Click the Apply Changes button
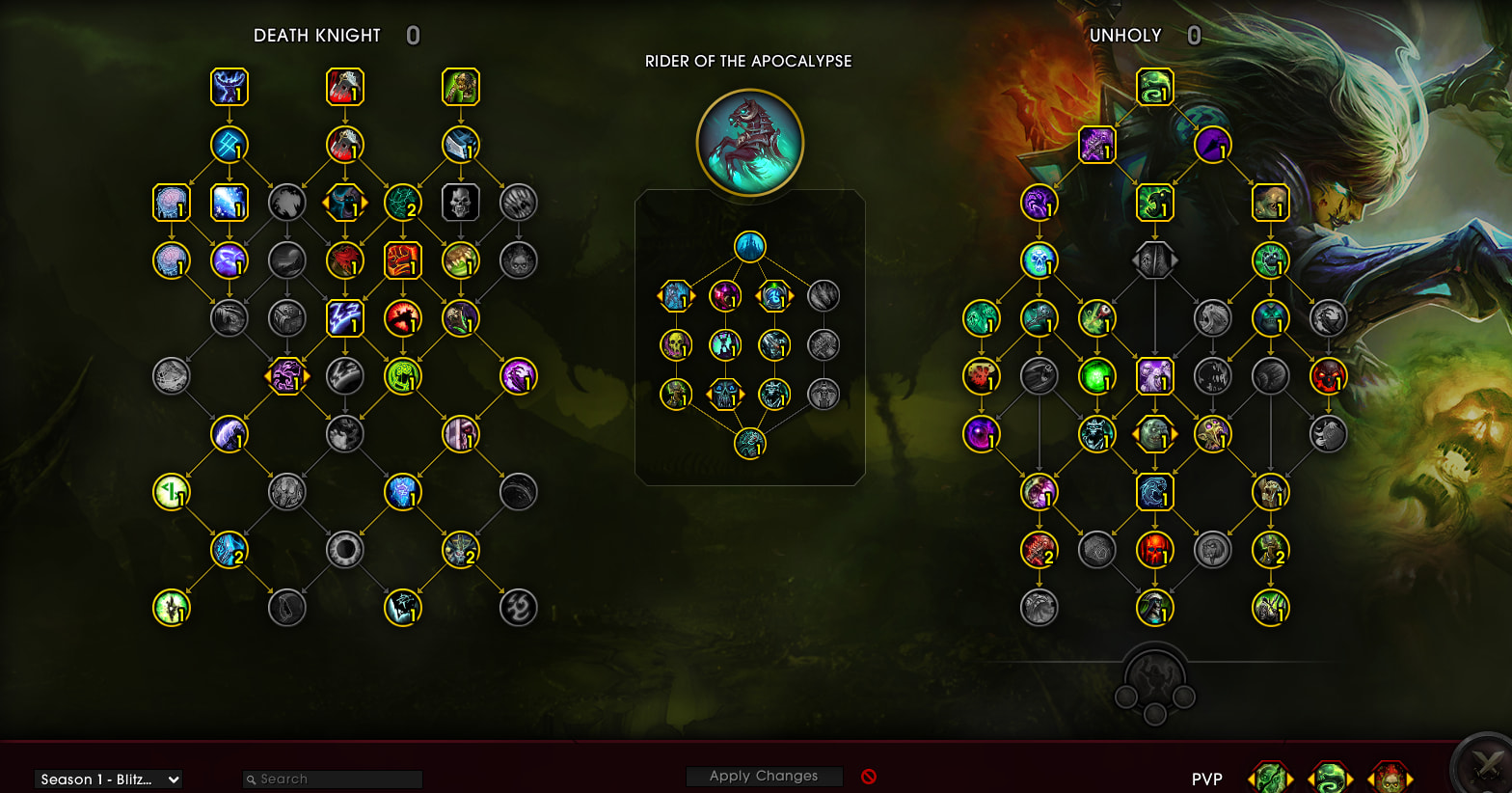The height and width of the screenshot is (793, 1512). coord(764,777)
